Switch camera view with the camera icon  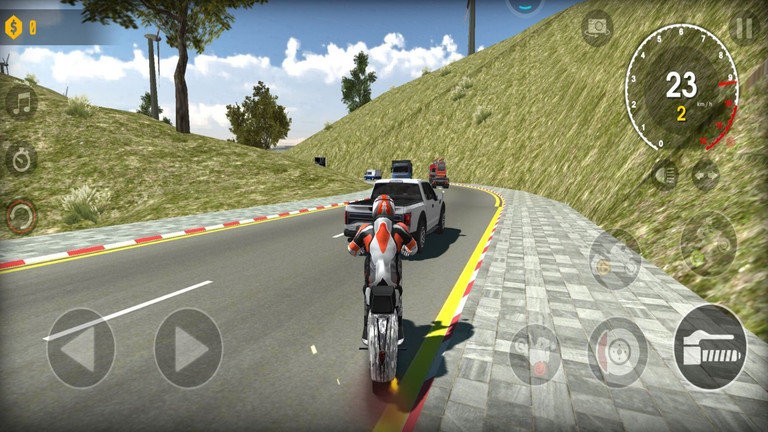(x=597, y=27)
